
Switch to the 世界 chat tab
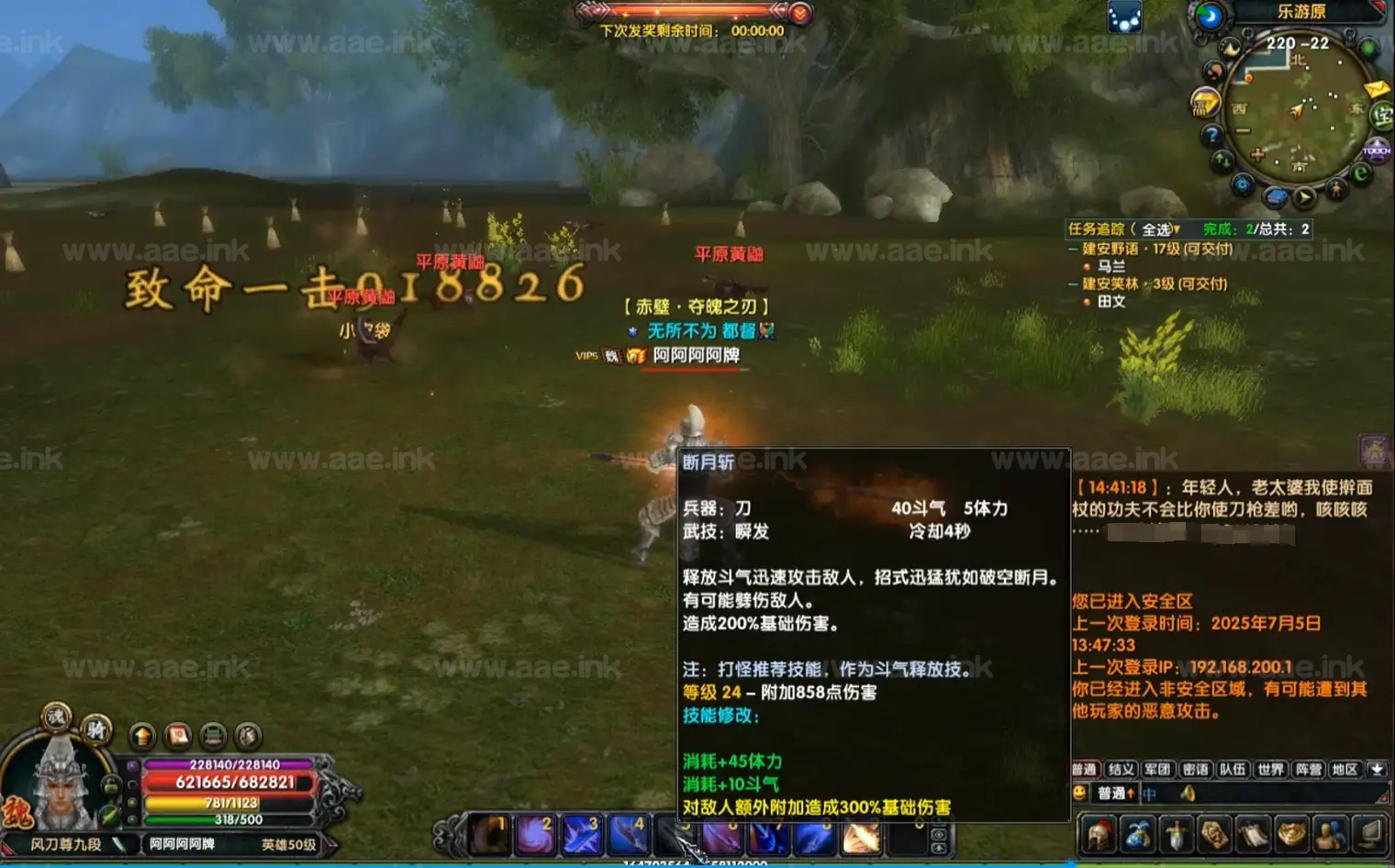coord(1269,769)
